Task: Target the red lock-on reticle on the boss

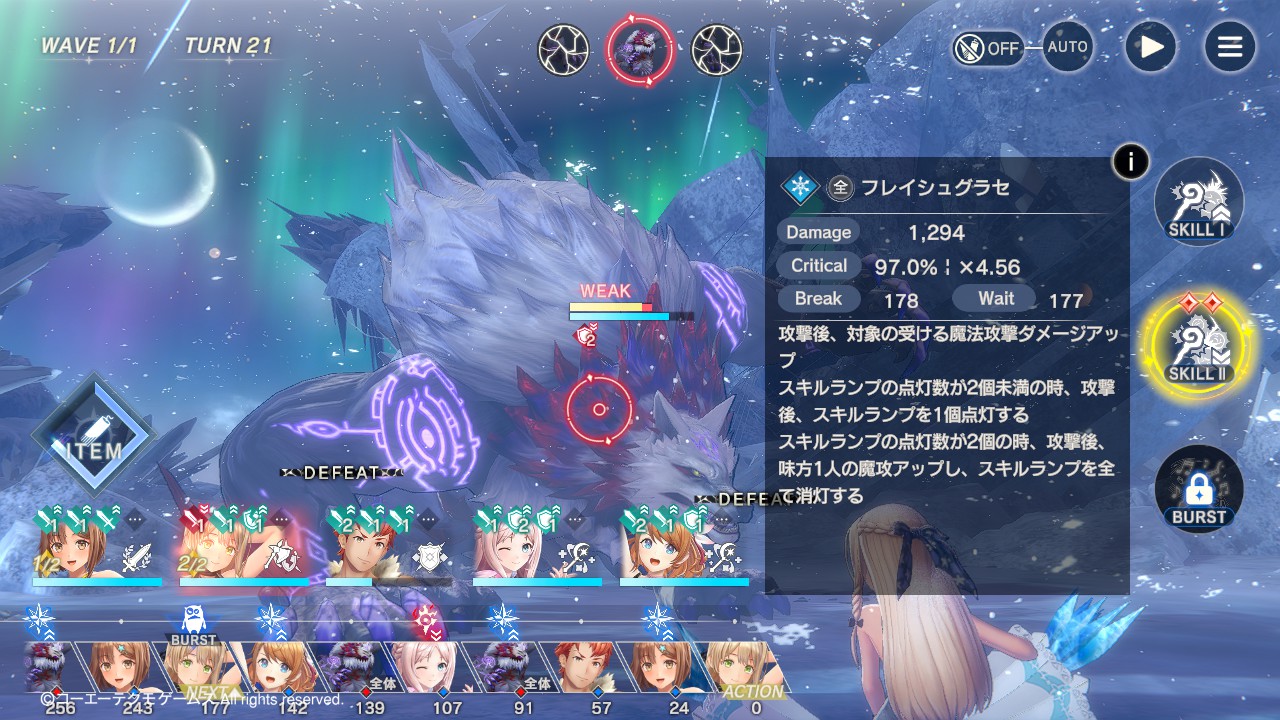Action: pos(599,409)
